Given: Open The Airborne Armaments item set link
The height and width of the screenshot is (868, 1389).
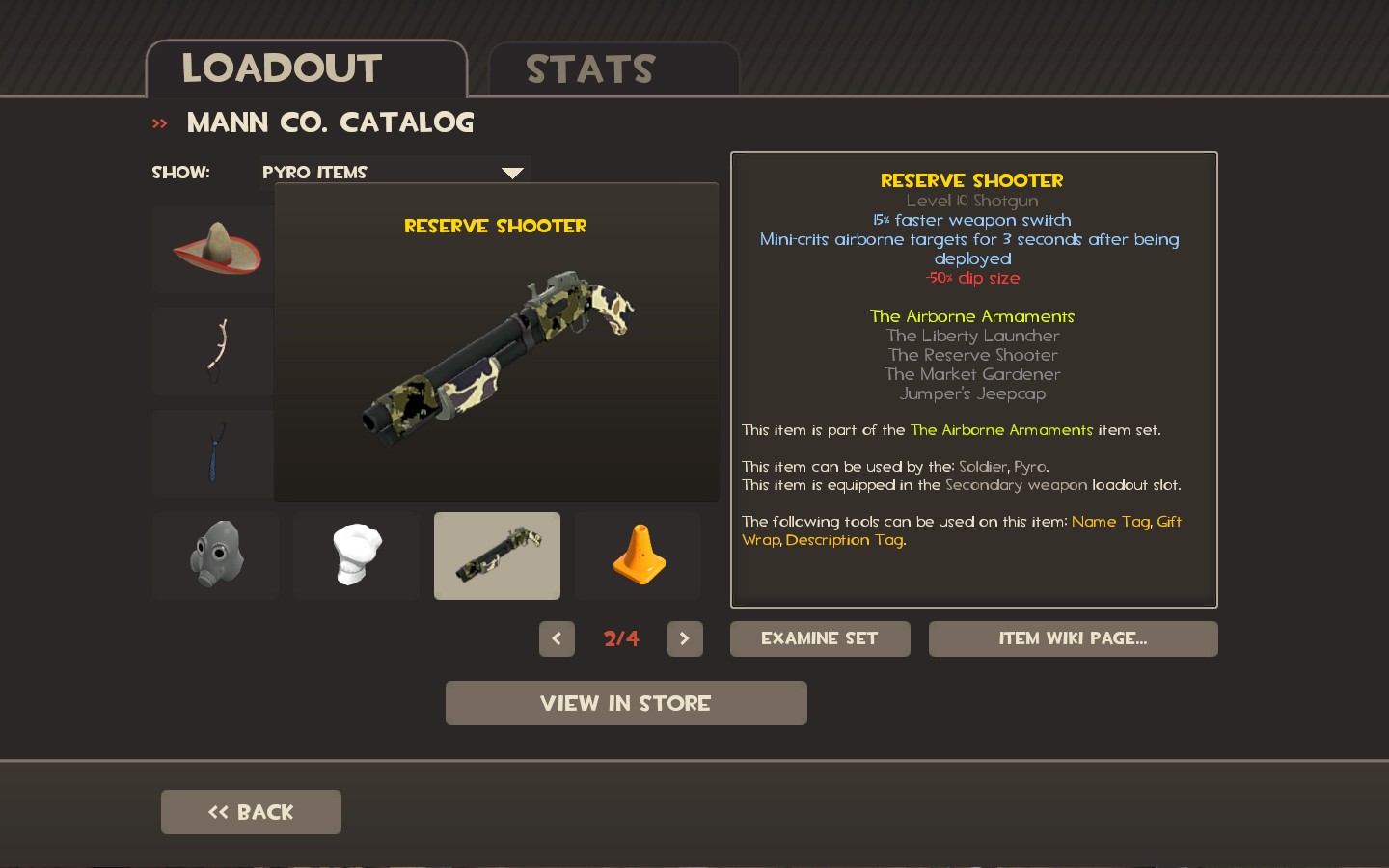Looking at the screenshot, I should (1001, 429).
